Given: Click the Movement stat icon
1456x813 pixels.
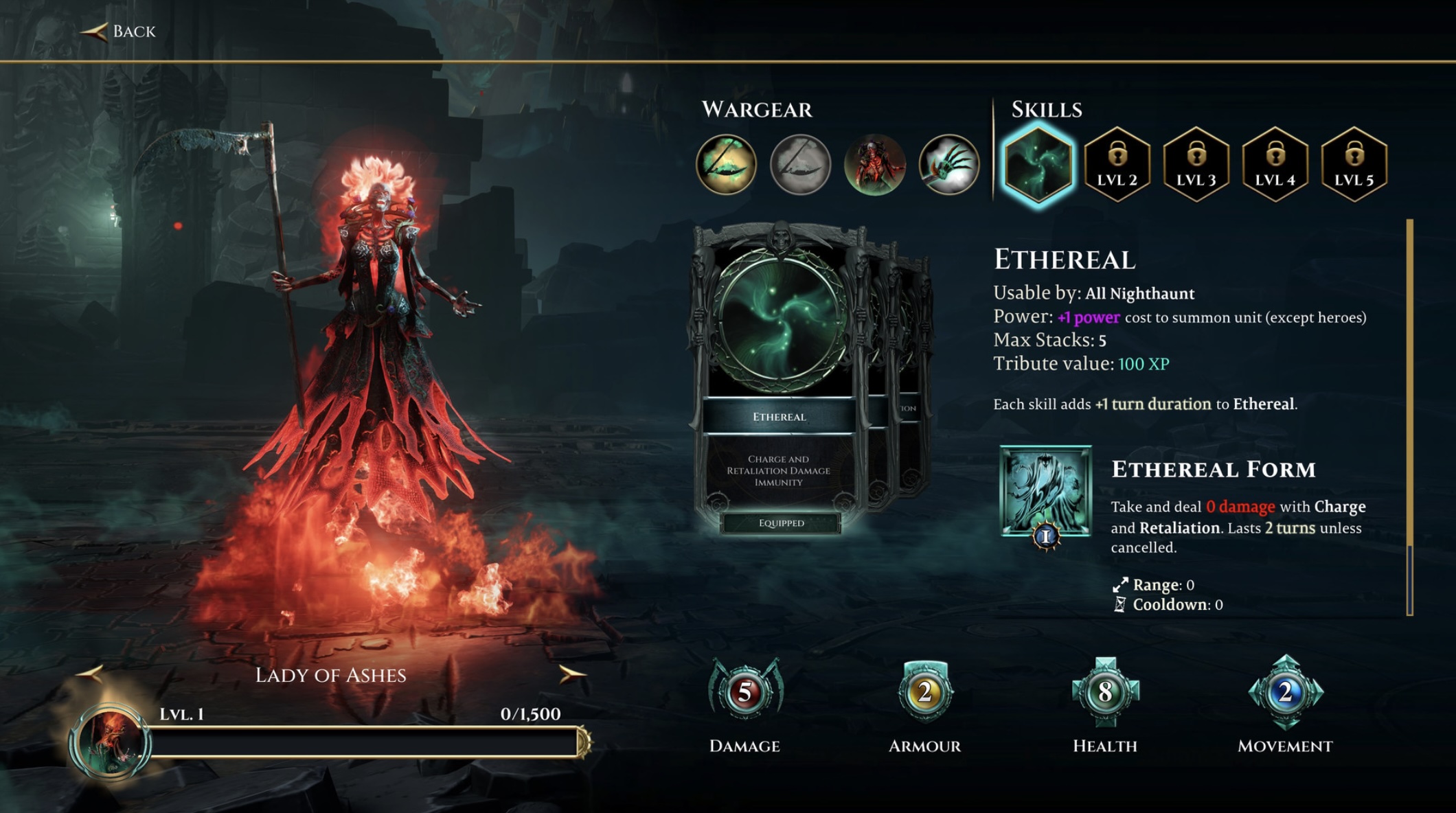Looking at the screenshot, I should tap(1285, 692).
